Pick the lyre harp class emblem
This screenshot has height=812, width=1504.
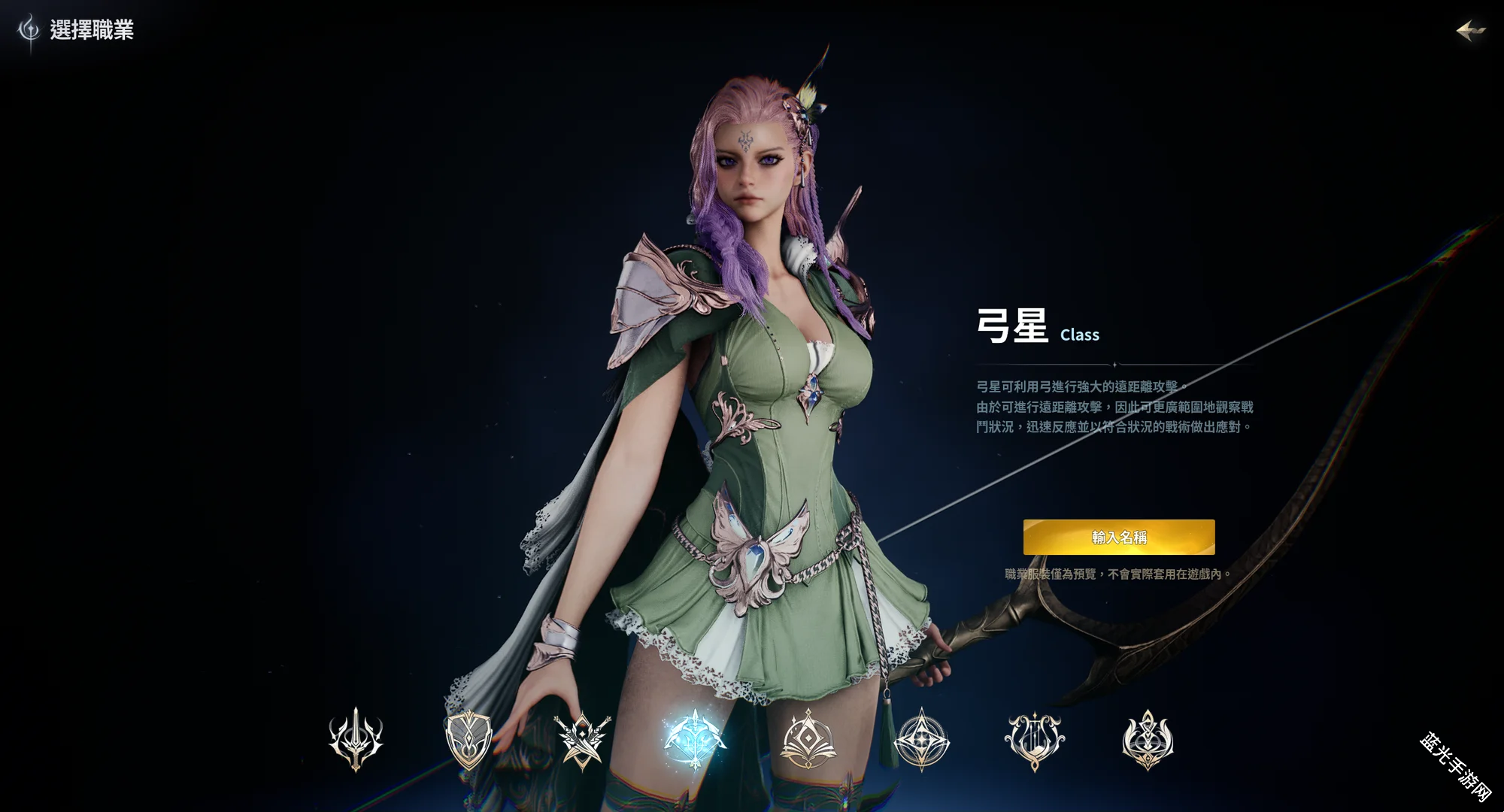click(x=1035, y=739)
